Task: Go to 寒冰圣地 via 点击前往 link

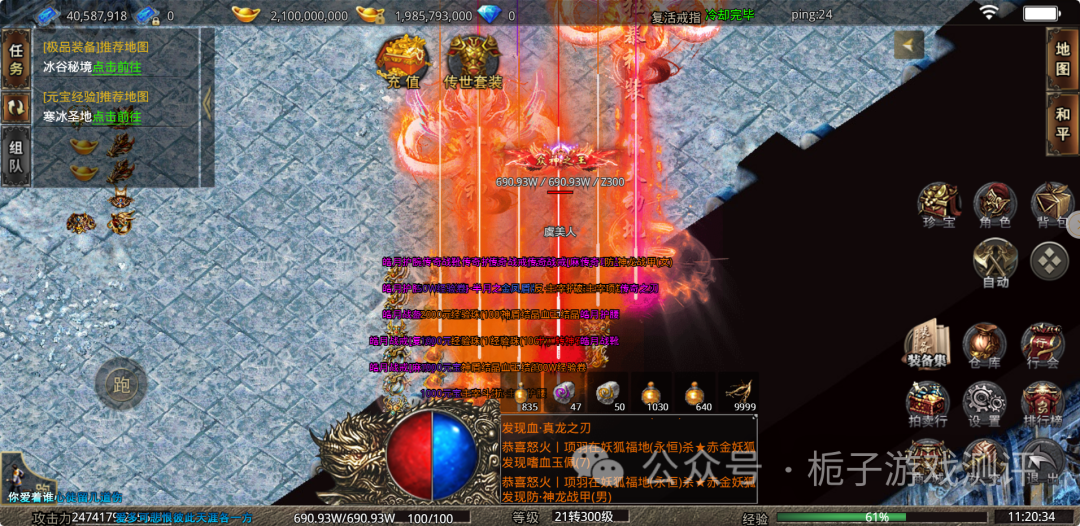Action: coord(117,116)
